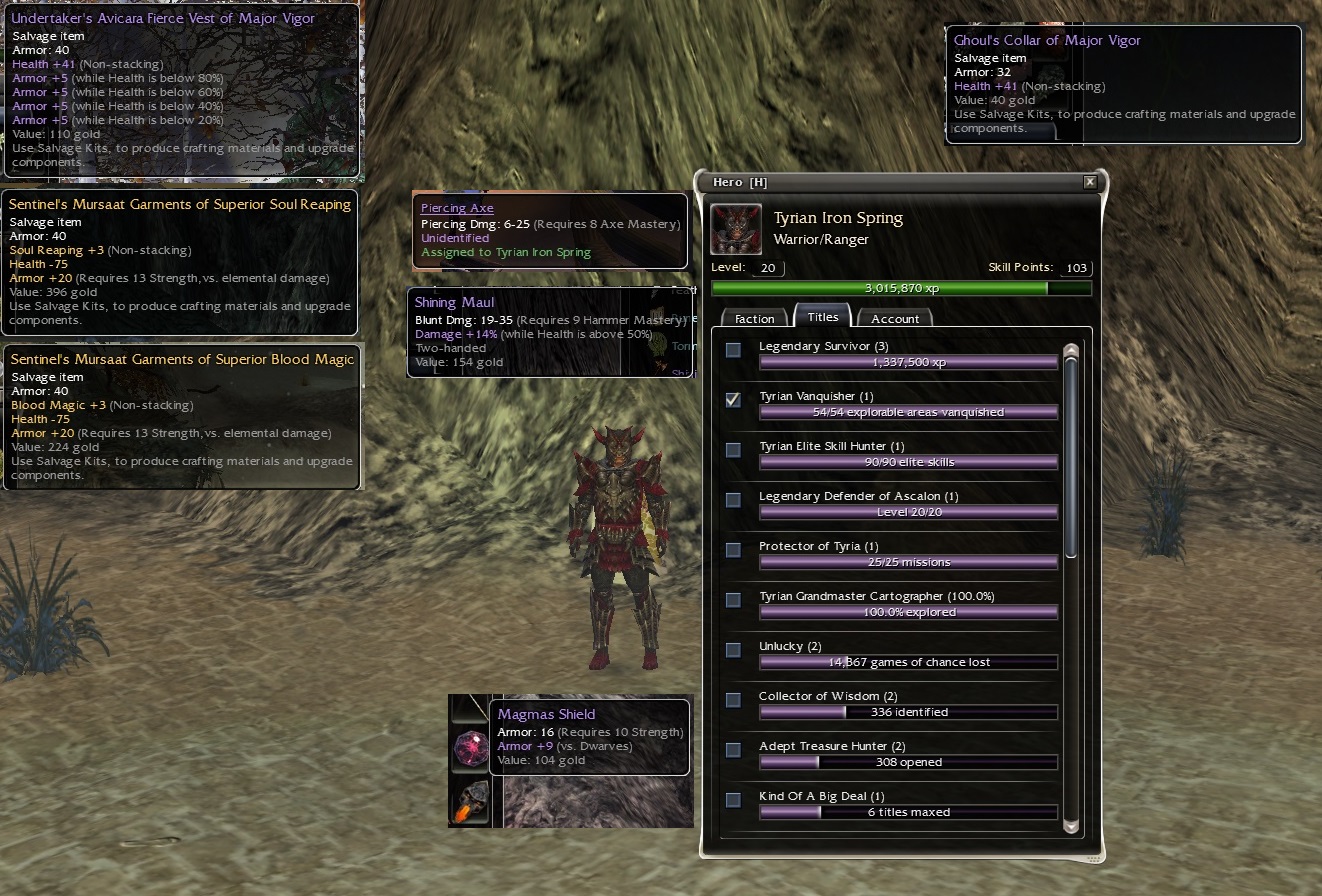Open the Account tab
Screen dimensions: 1322x896
[895, 318]
